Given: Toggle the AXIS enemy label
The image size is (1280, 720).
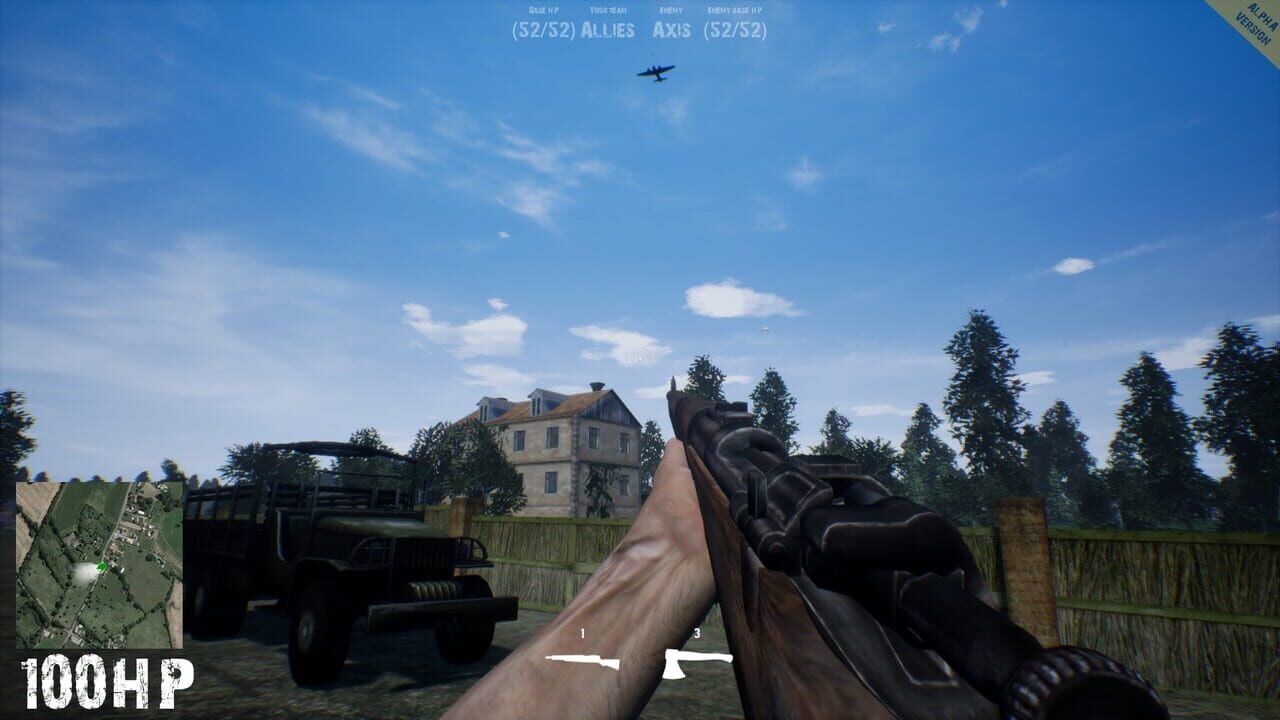Looking at the screenshot, I should pyautogui.click(x=670, y=30).
